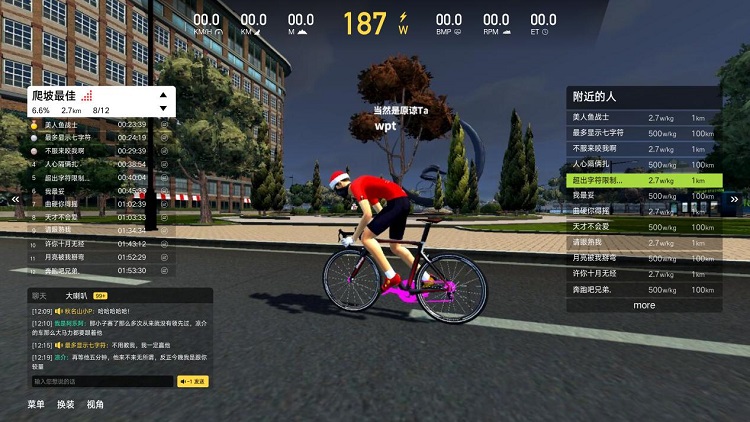Click the up arrow on 爬坡最佳 panel
The height and width of the screenshot is (422, 750).
coord(163,95)
